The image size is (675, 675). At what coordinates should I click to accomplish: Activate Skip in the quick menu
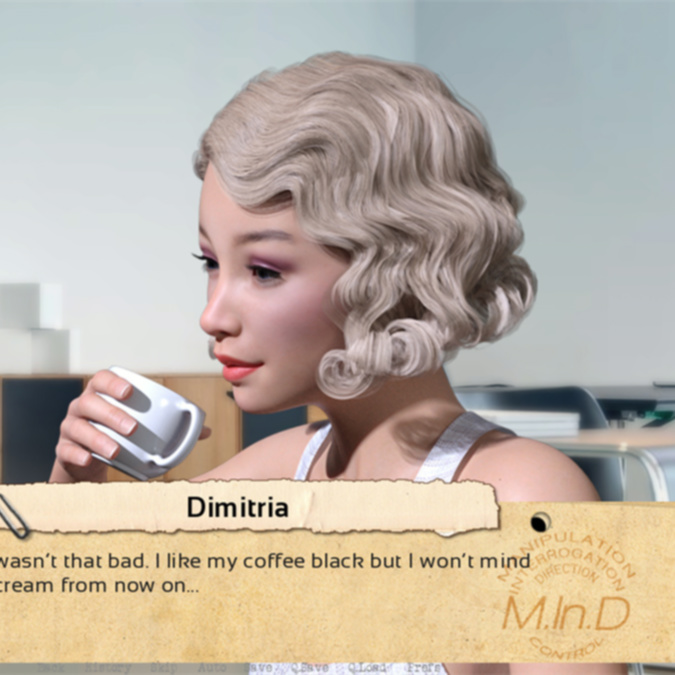tap(161, 667)
